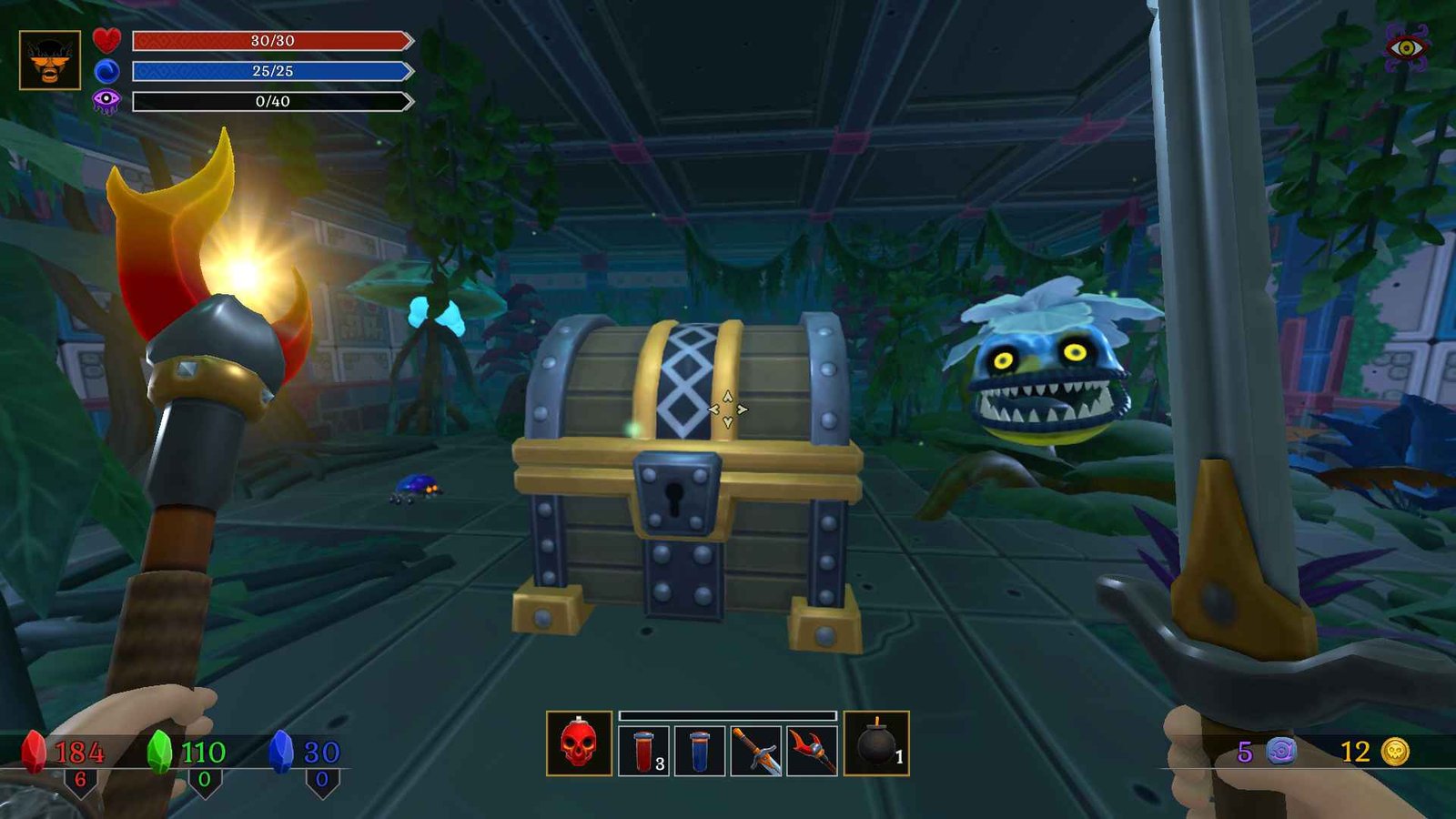
Task: Click the red crystal icon
Action: (34, 751)
